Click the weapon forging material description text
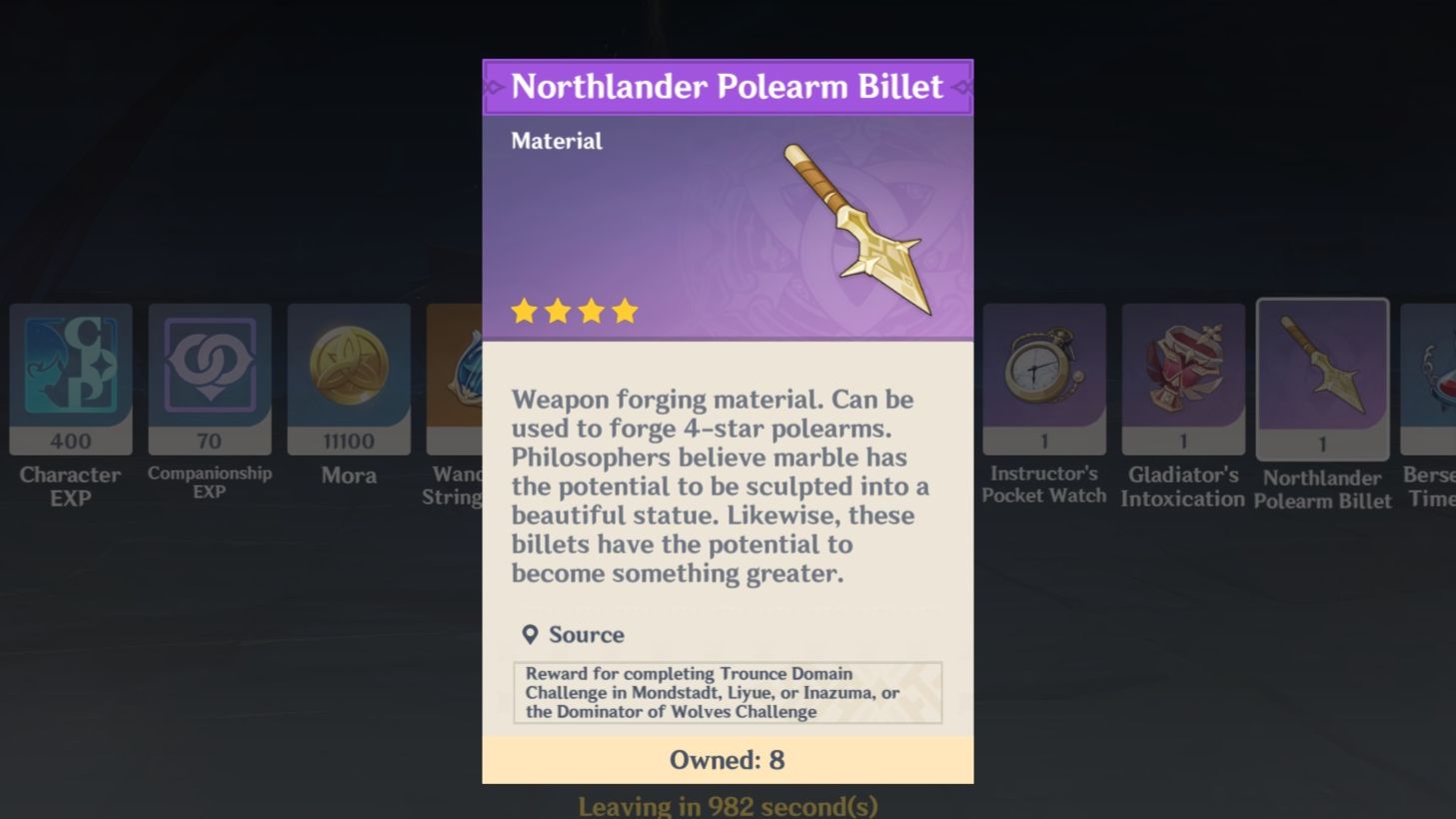The image size is (1456, 819). (718, 485)
